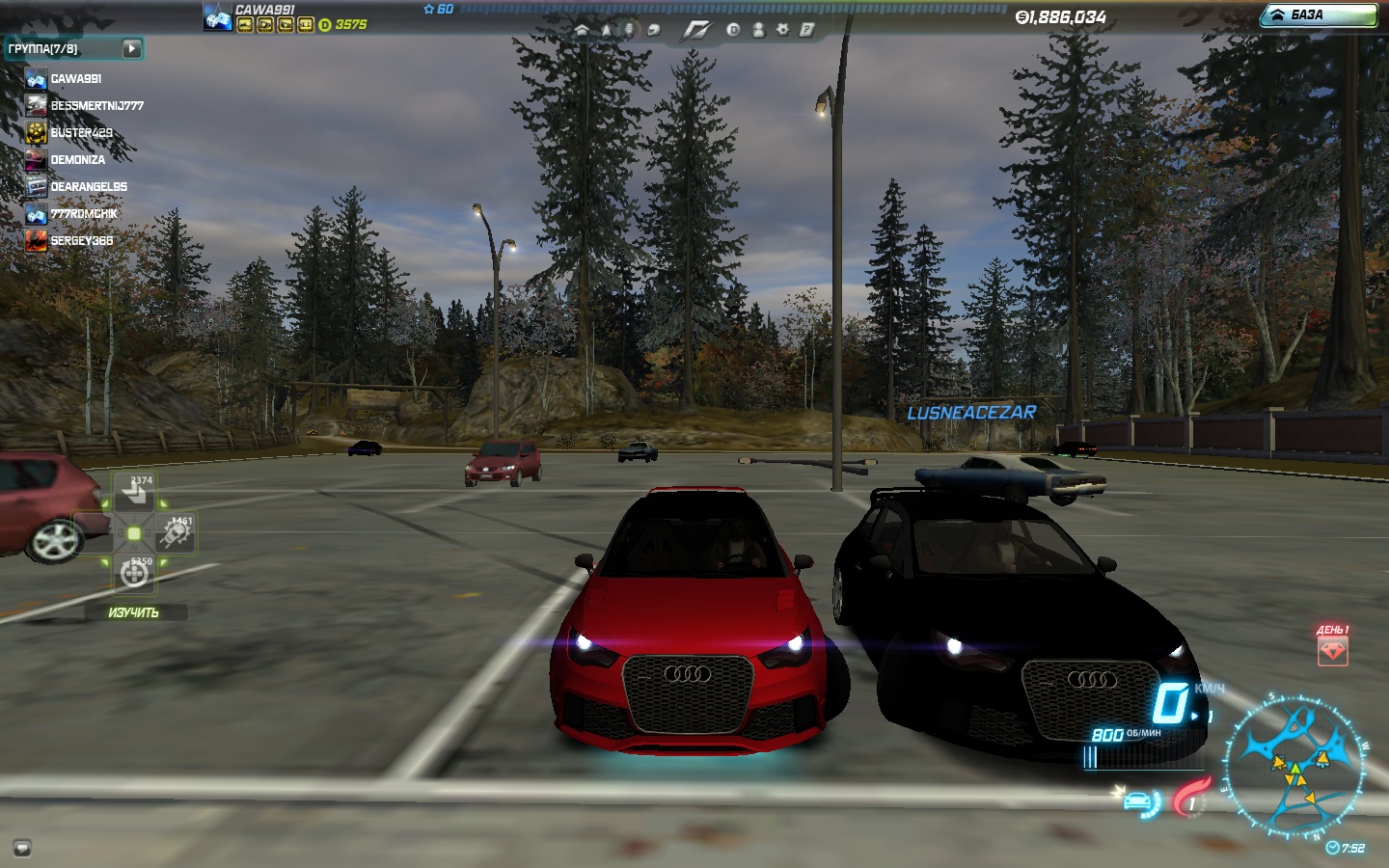The width and height of the screenshot is (1389, 868).
Task: Open the friends silhouette icon
Action: [758, 30]
